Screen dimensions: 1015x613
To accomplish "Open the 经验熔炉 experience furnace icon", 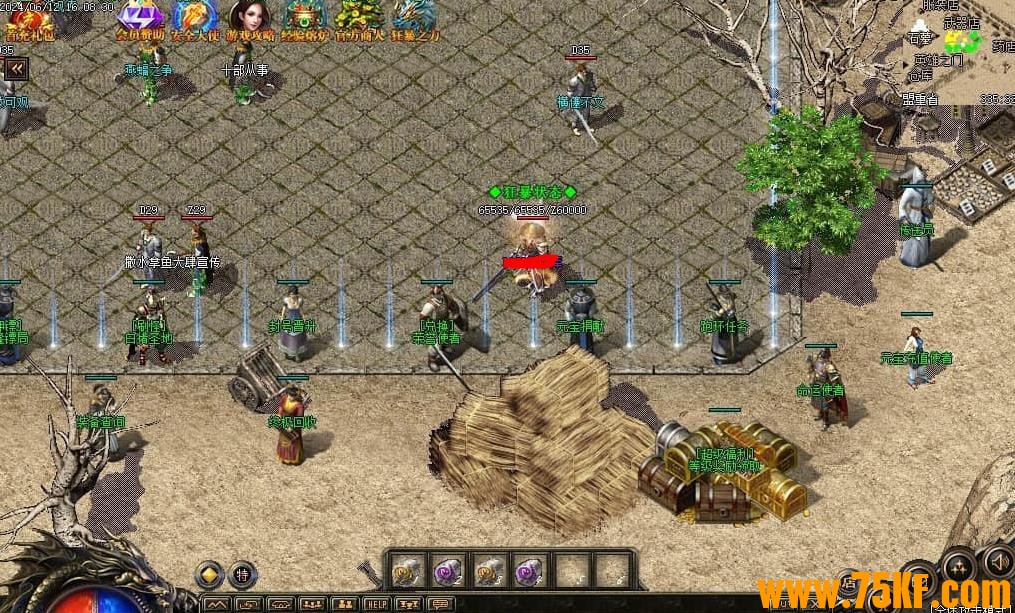I will (x=305, y=18).
